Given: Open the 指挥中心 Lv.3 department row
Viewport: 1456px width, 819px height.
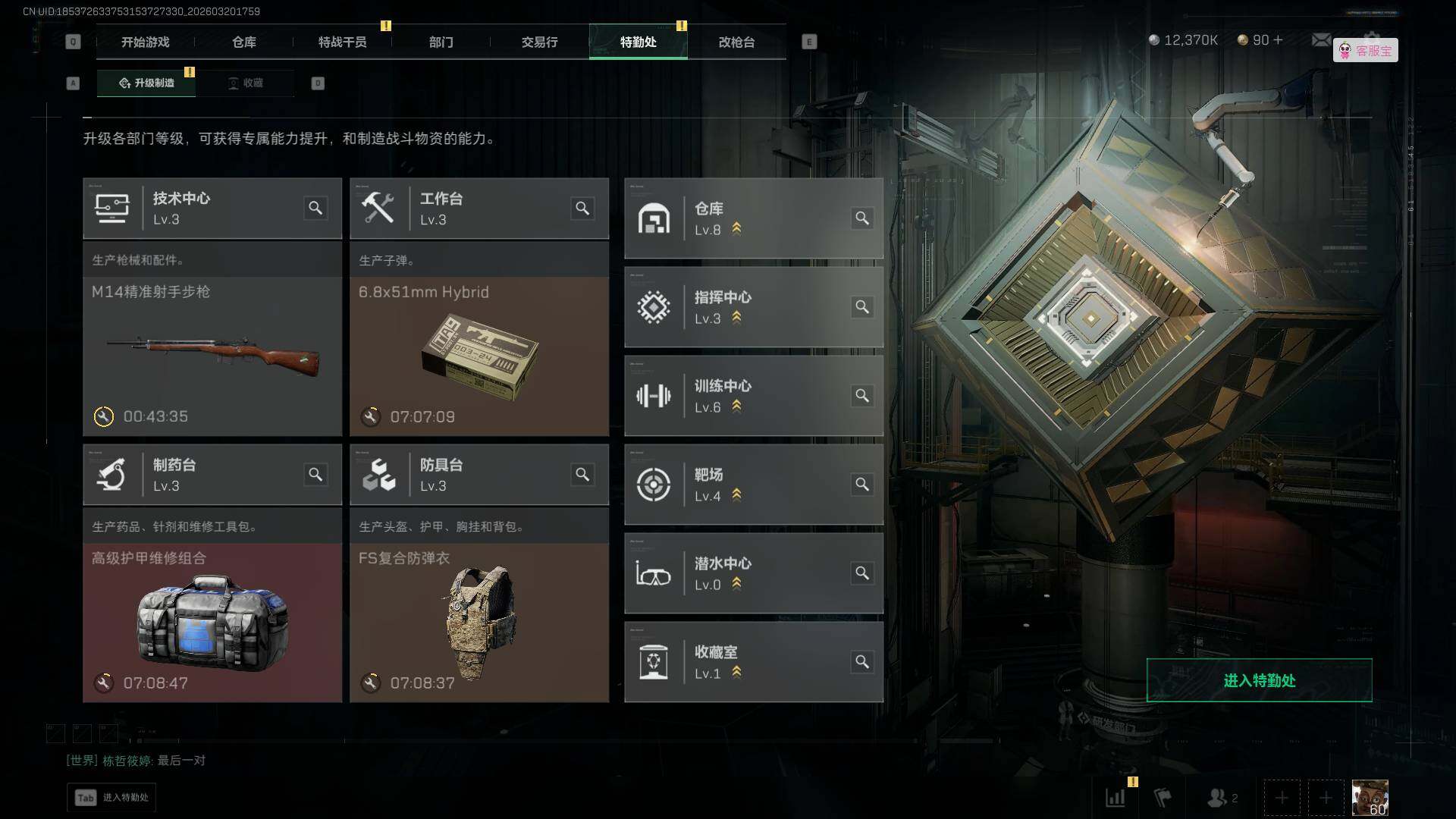Looking at the screenshot, I should coord(753,307).
